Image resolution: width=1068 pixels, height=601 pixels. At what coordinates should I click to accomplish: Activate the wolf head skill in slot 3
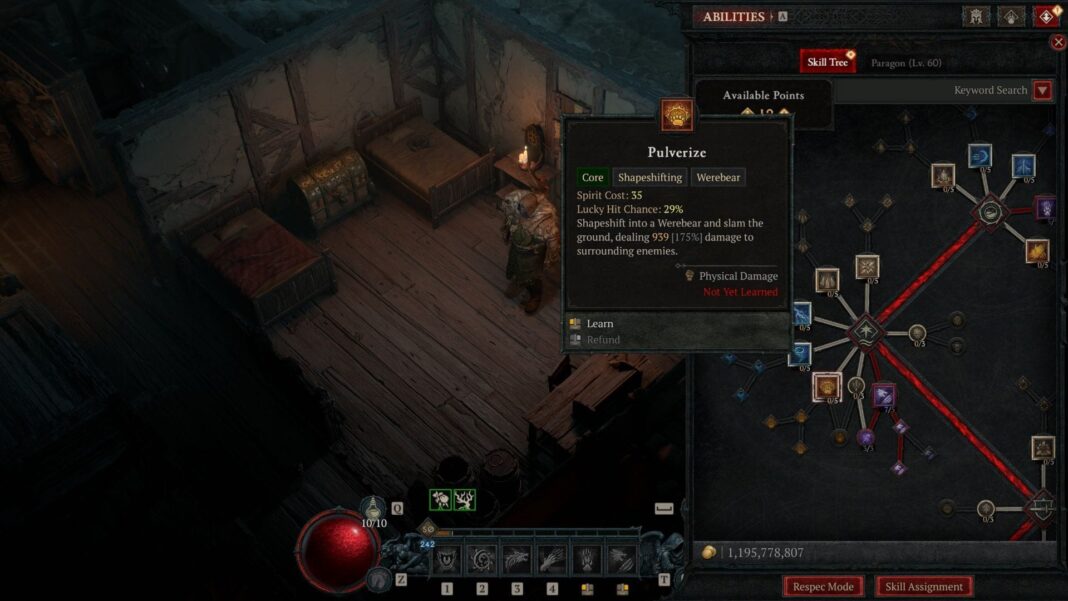[517, 560]
